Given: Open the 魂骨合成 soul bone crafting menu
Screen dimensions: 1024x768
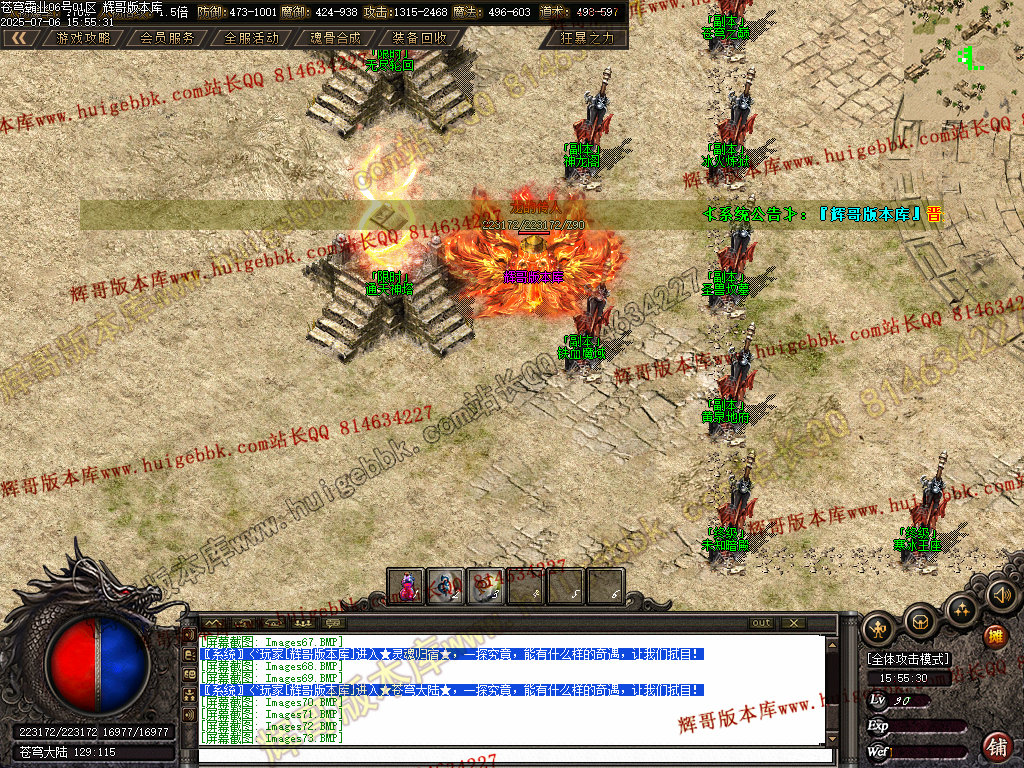Looking at the screenshot, I should (335, 38).
